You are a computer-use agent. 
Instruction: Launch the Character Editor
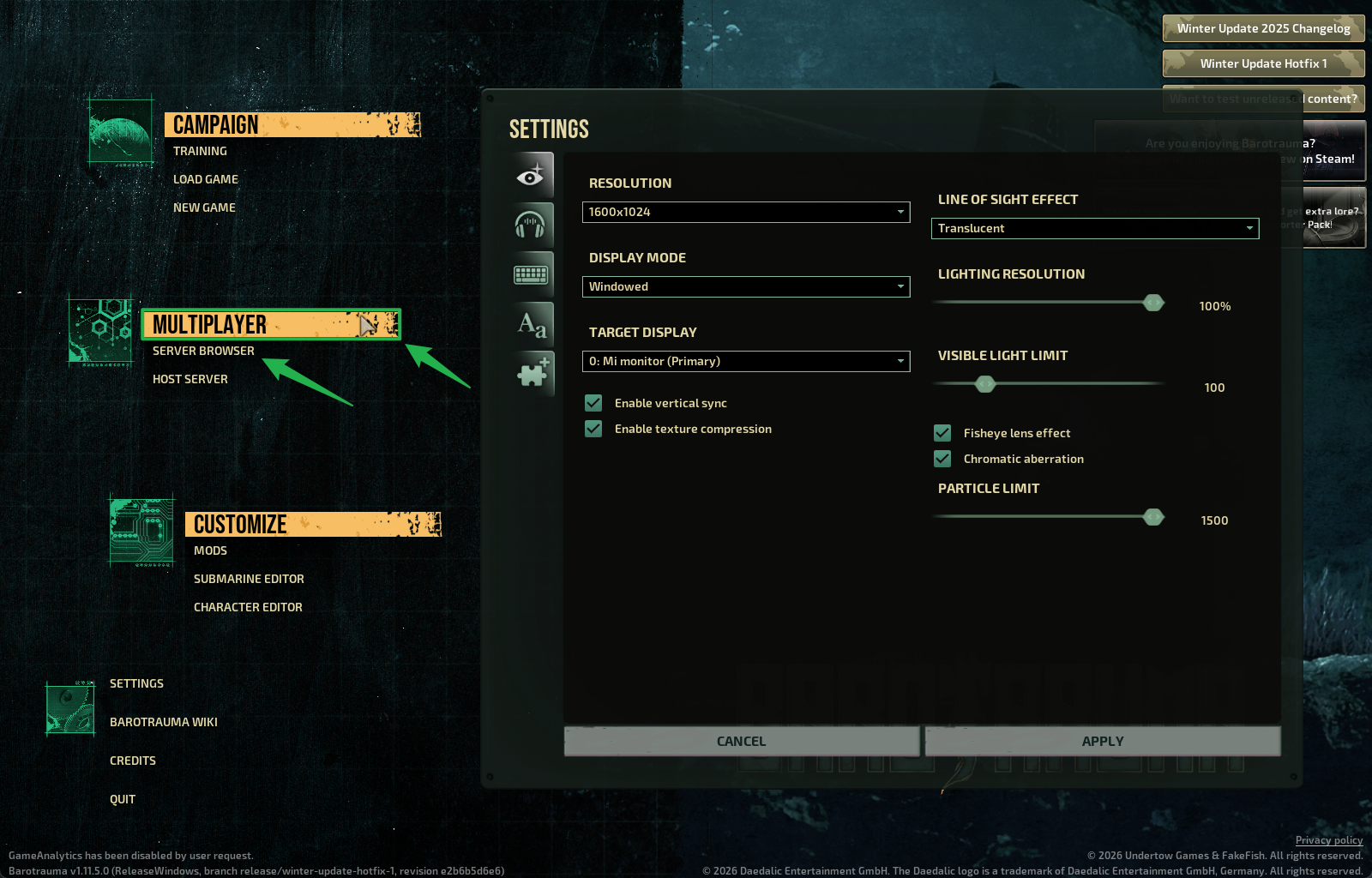point(248,607)
